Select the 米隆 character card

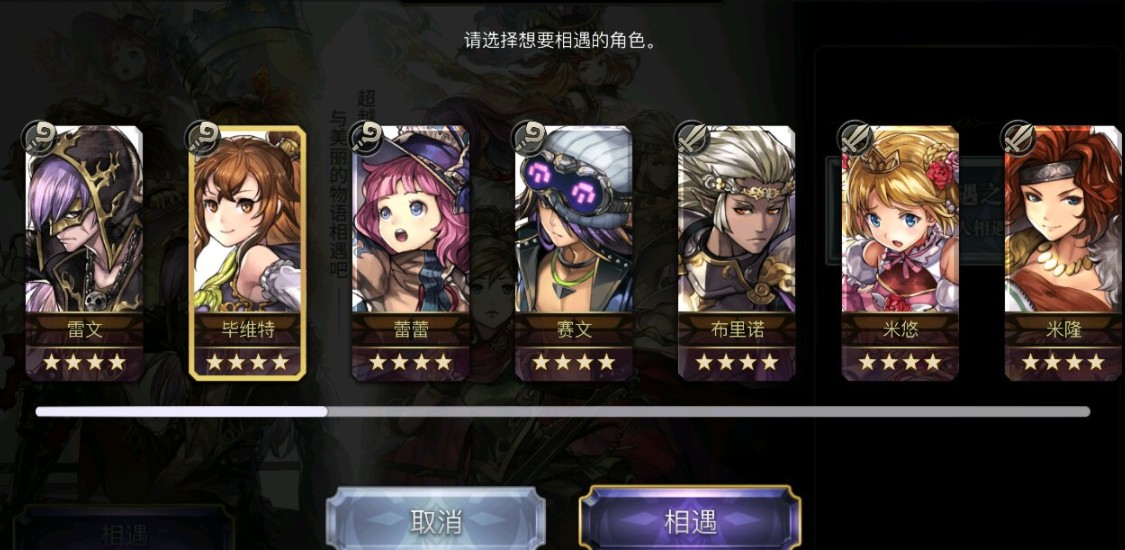point(1063,252)
